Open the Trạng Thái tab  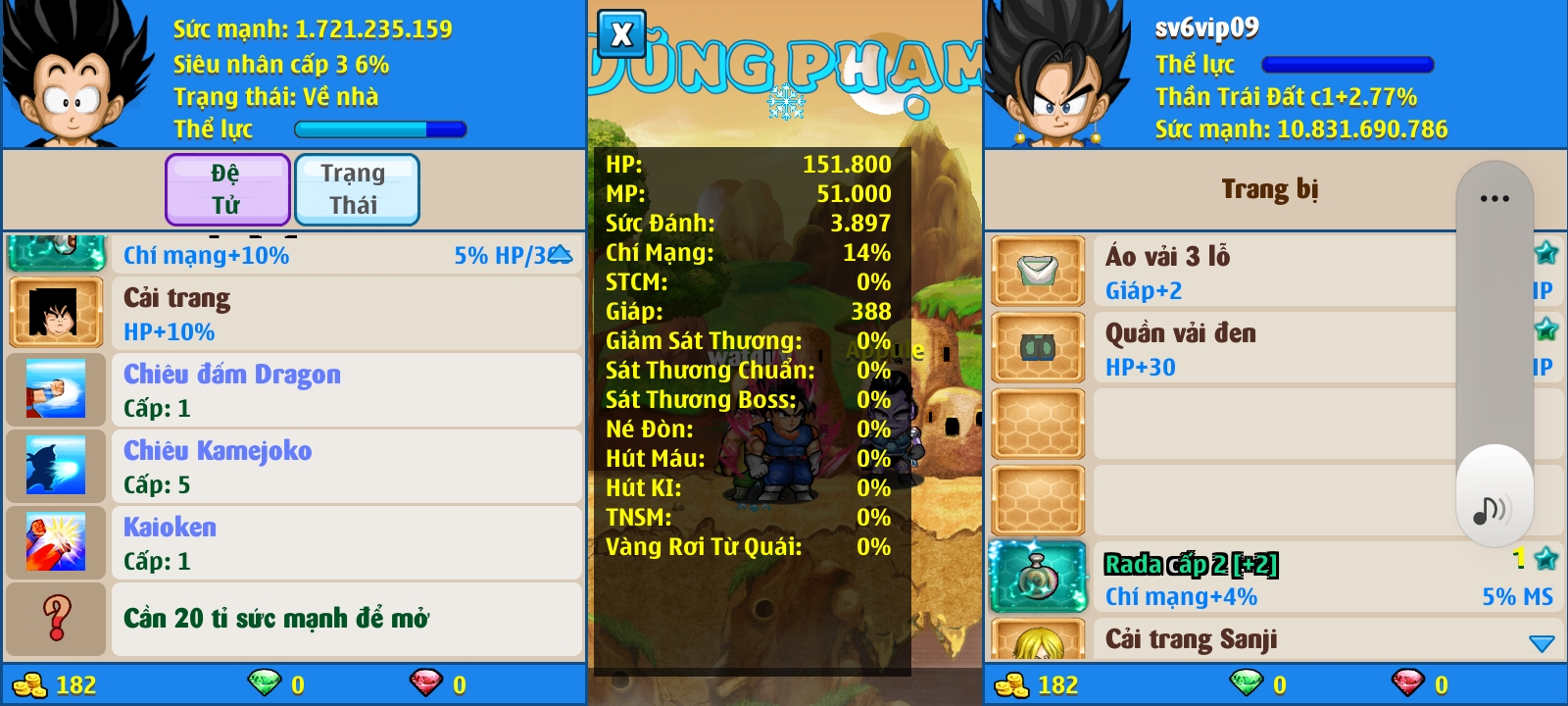356,189
